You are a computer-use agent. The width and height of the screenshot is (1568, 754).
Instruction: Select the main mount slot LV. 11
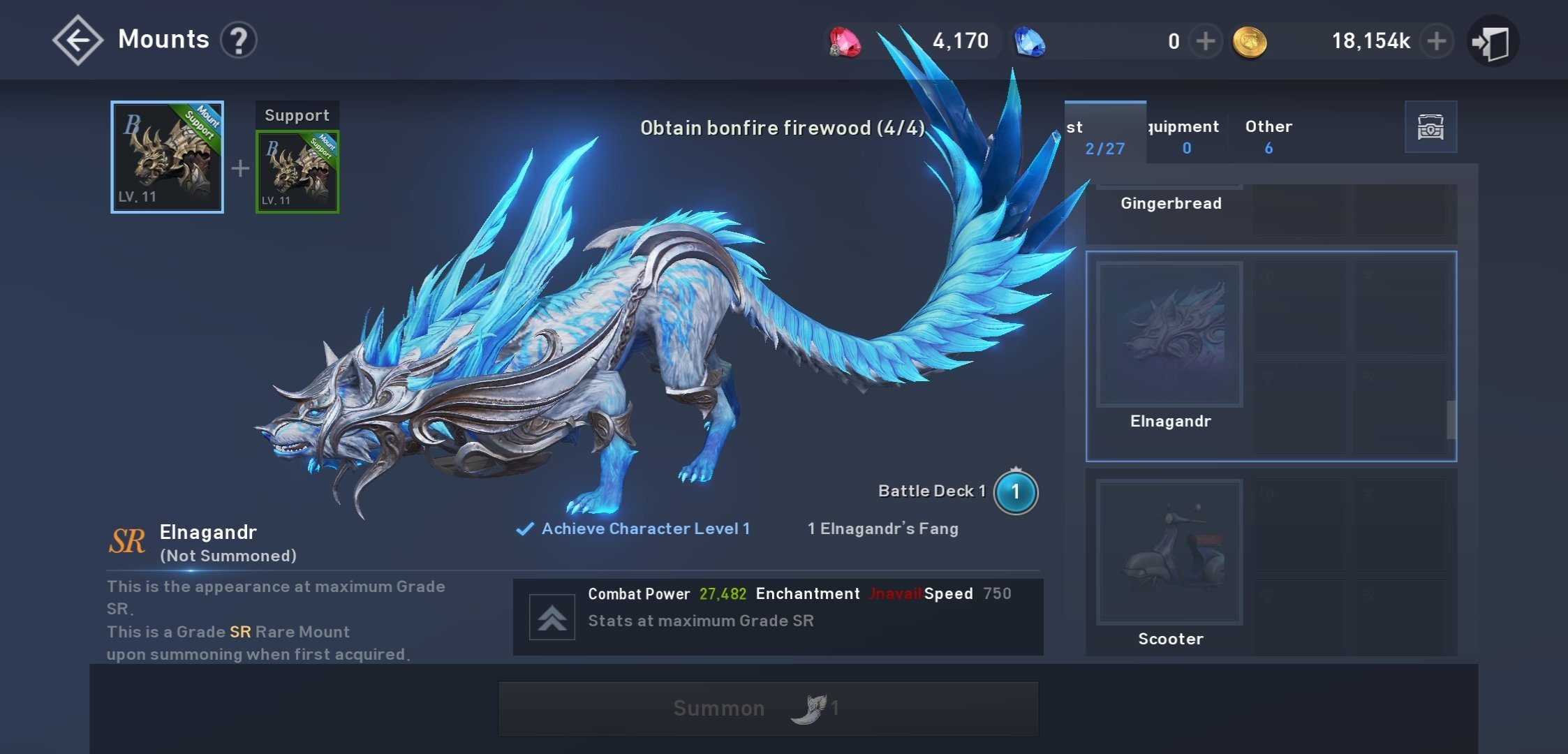[167, 157]
